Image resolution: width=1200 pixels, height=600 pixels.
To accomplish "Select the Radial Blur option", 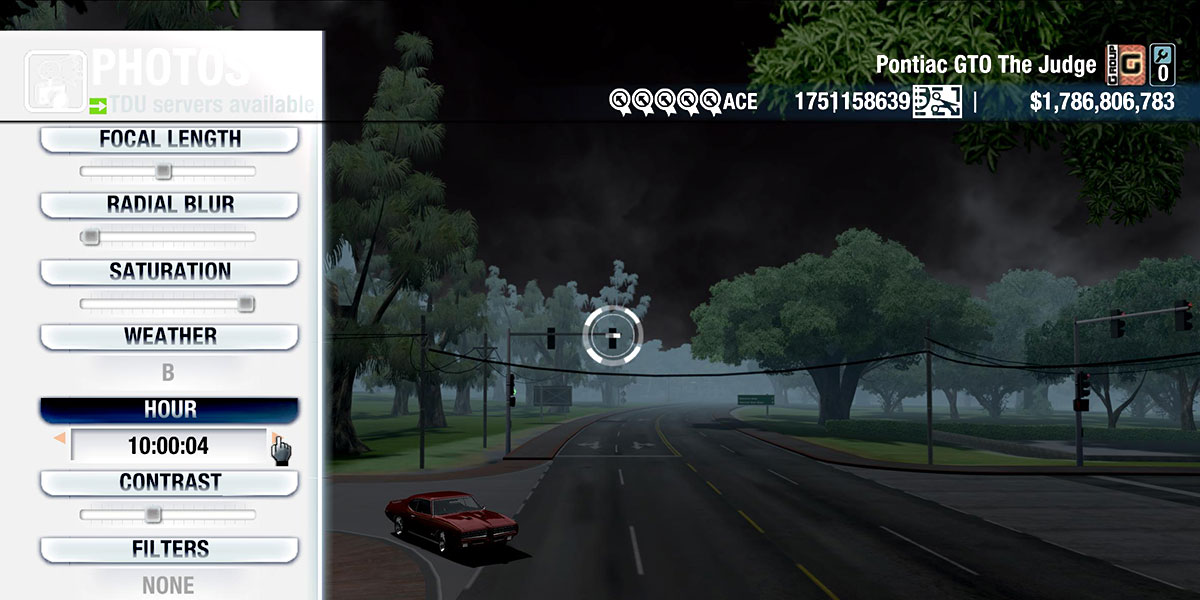I will pyautogui.click(x=169, y=204).
